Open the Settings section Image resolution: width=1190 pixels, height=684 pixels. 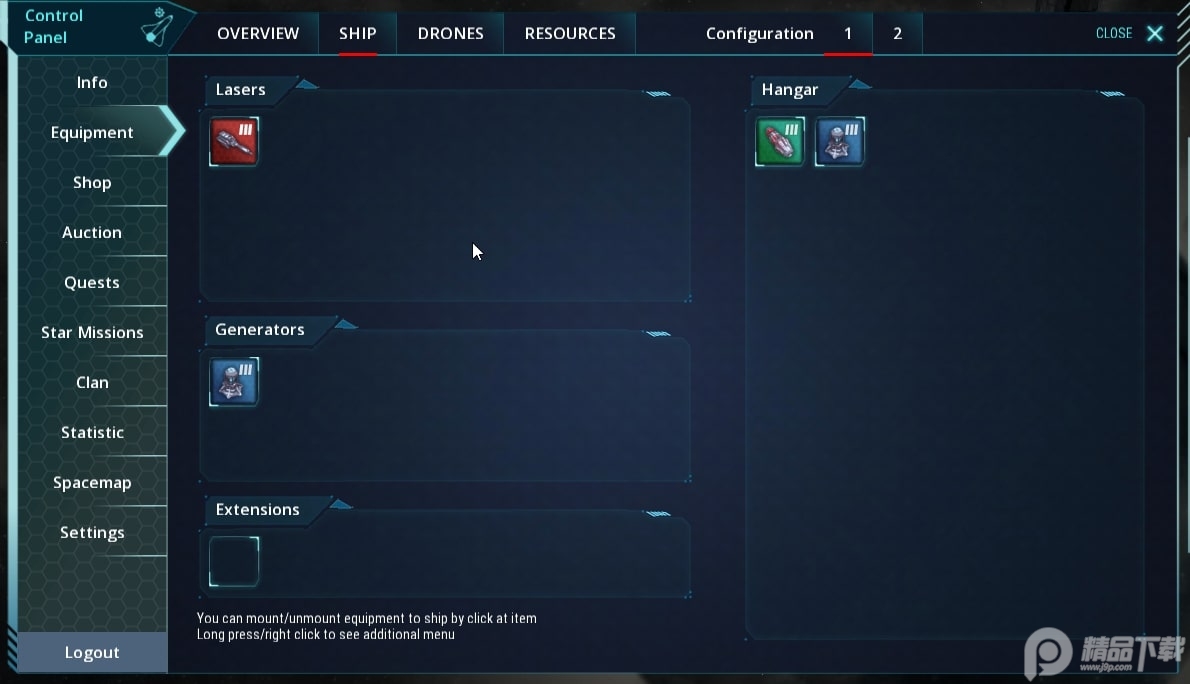pyautogui.click(x=92, y=532)
